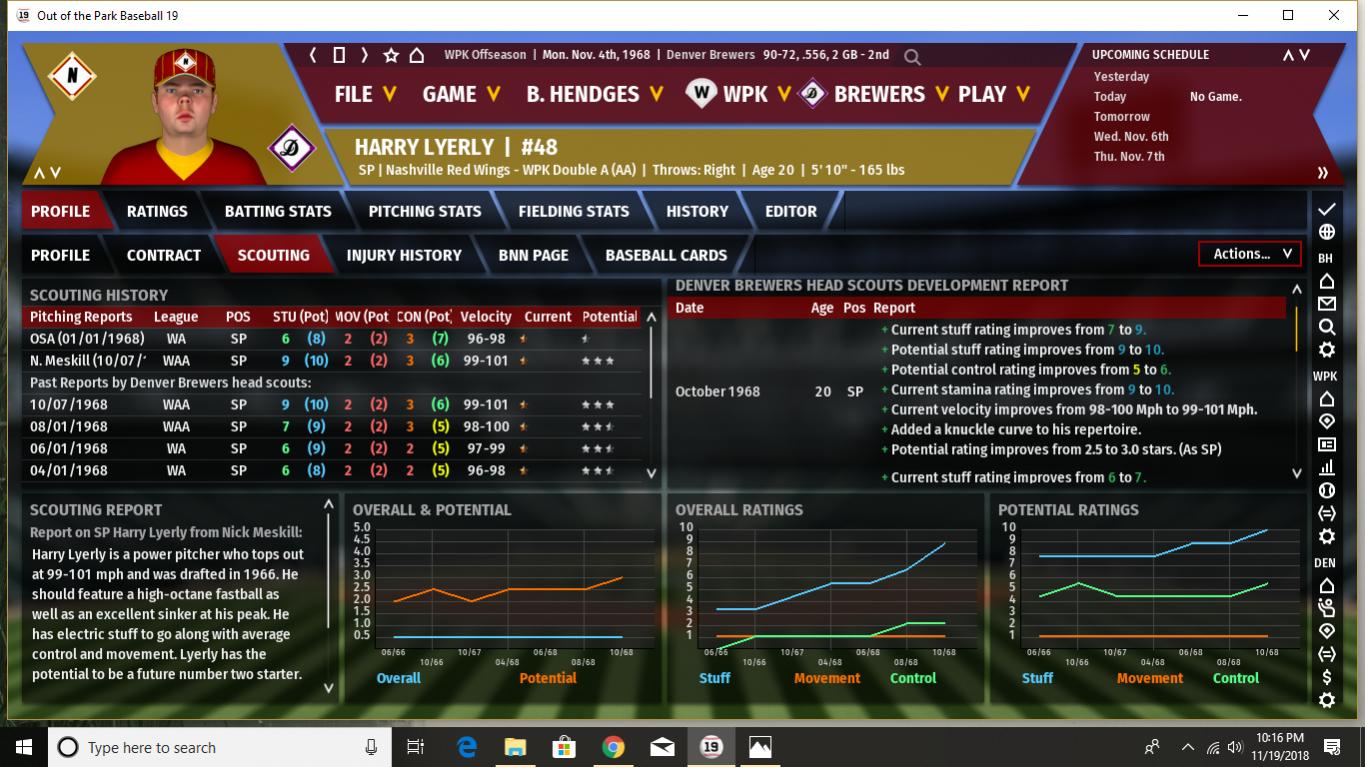Switch to the RATINGS tab

pyautogui.click(x=157, y=211)
